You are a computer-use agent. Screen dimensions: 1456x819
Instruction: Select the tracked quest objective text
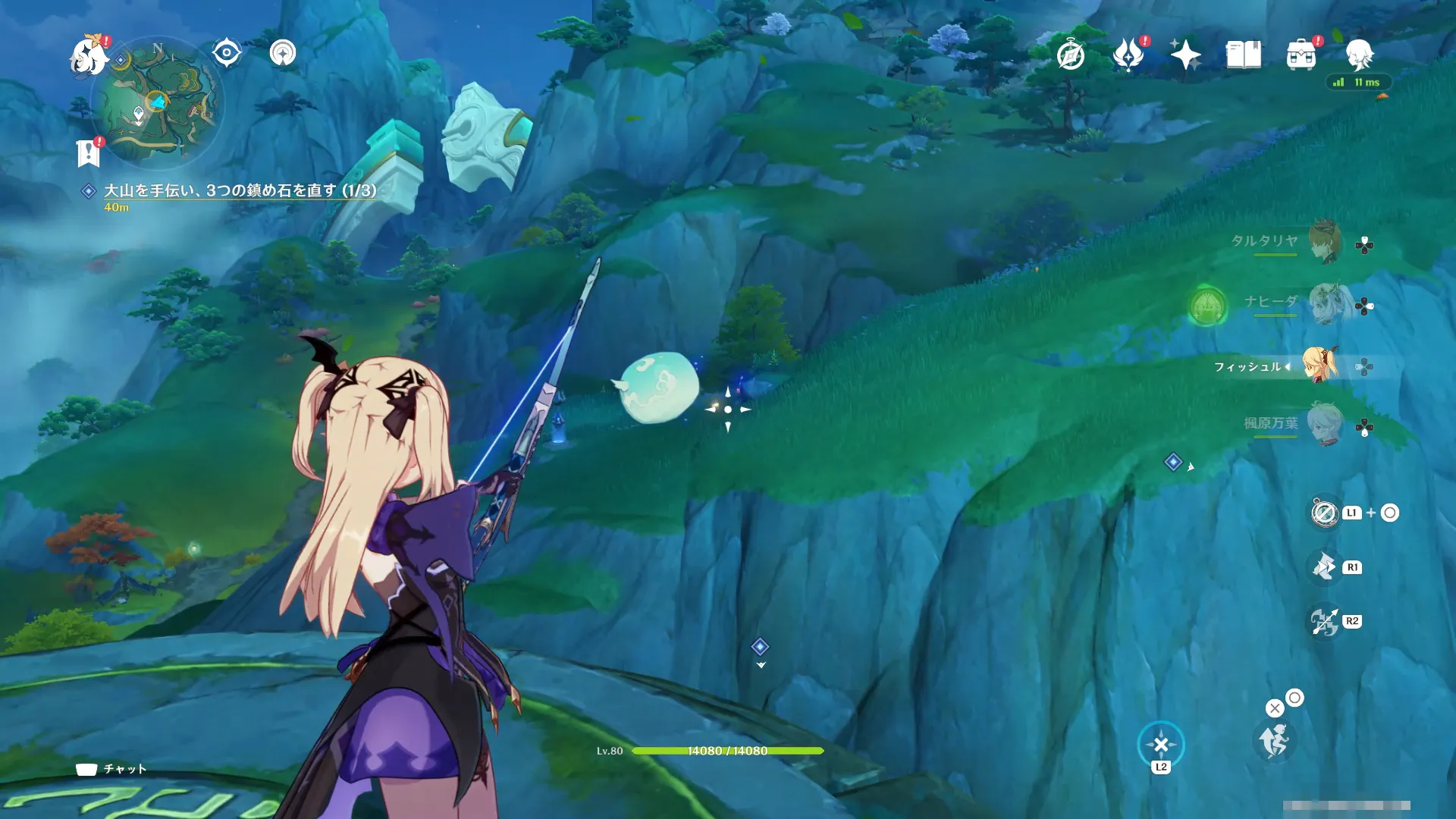click(240, 190)
